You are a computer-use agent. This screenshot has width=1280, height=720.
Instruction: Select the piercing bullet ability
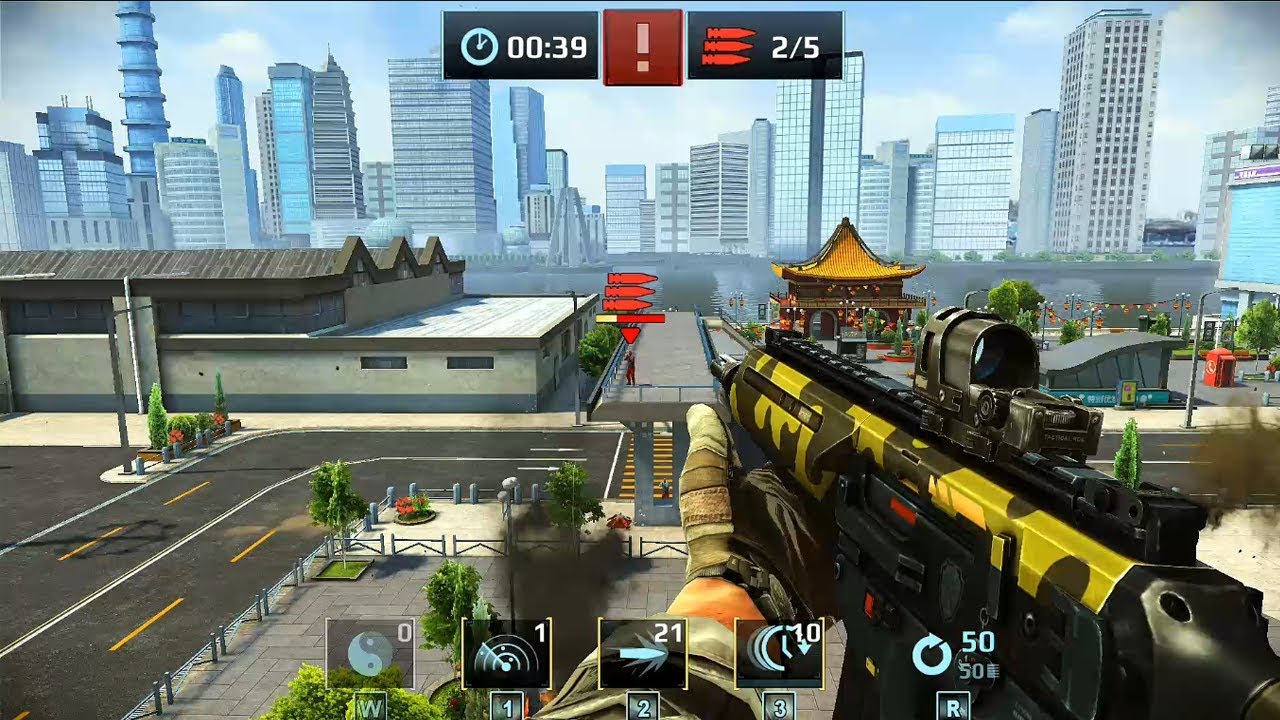pyautogui.click(x=642, y=653)
